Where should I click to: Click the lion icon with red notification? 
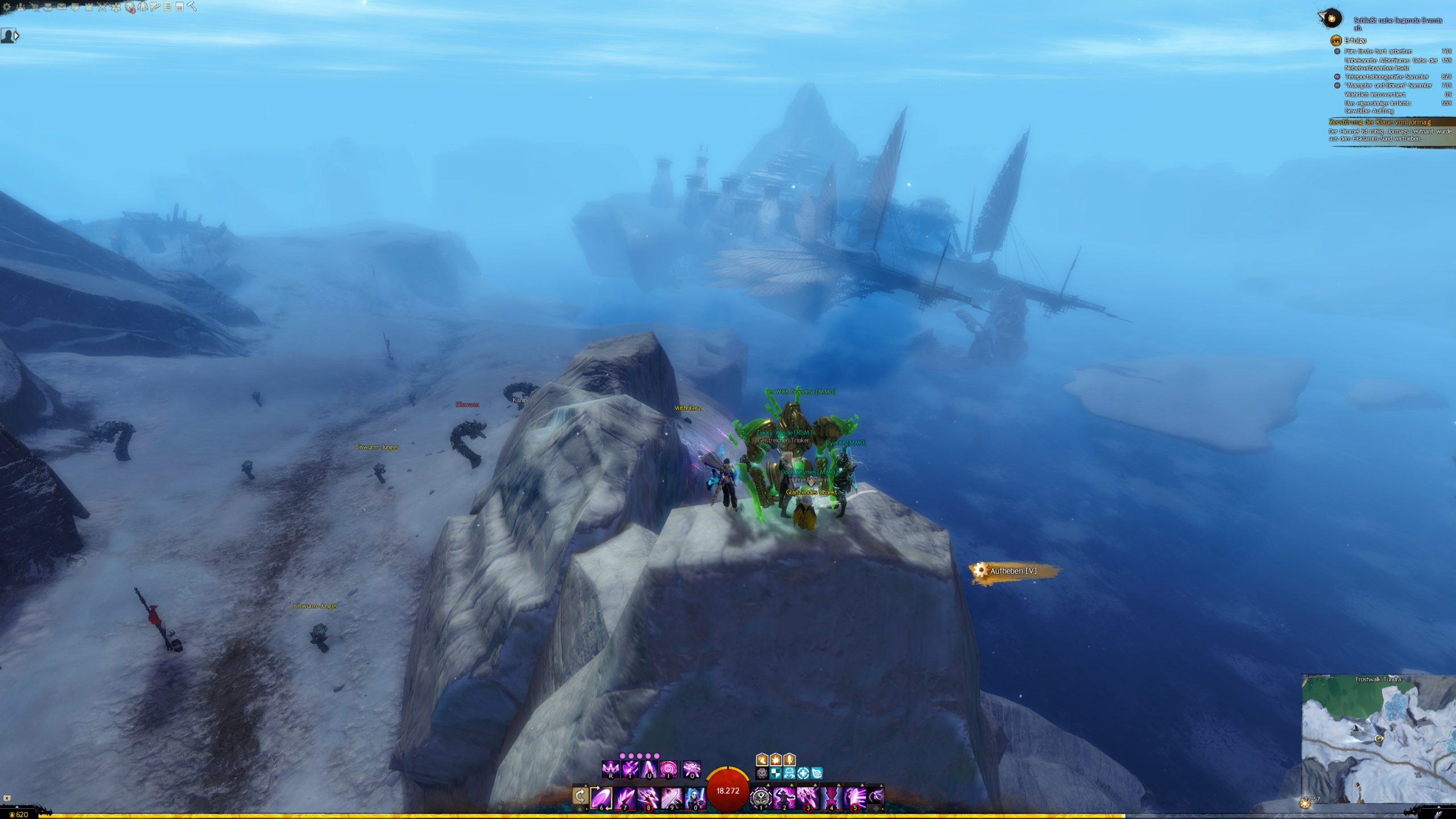[130, 7]
